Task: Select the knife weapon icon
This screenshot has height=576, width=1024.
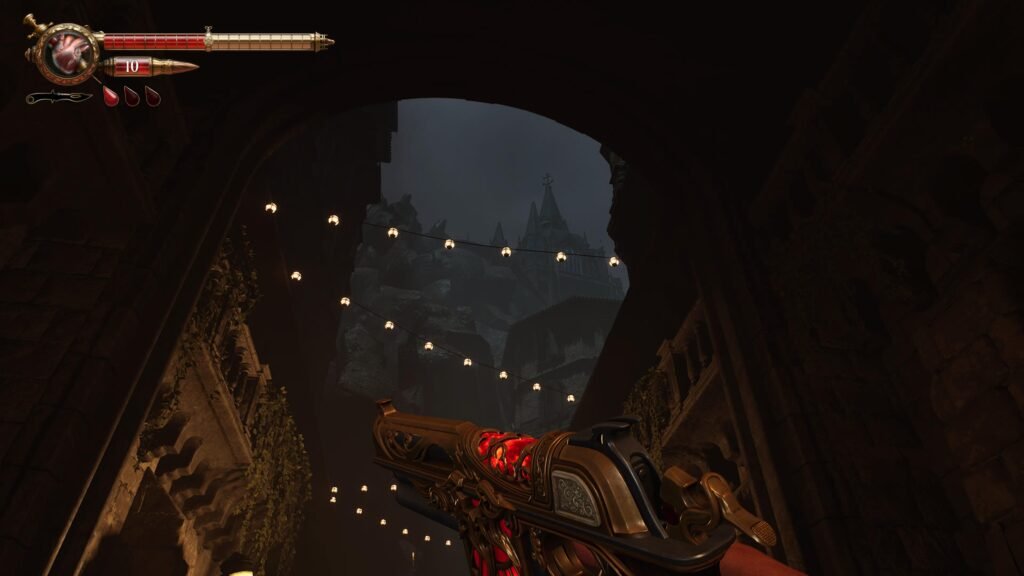Action: coord(58,97)
